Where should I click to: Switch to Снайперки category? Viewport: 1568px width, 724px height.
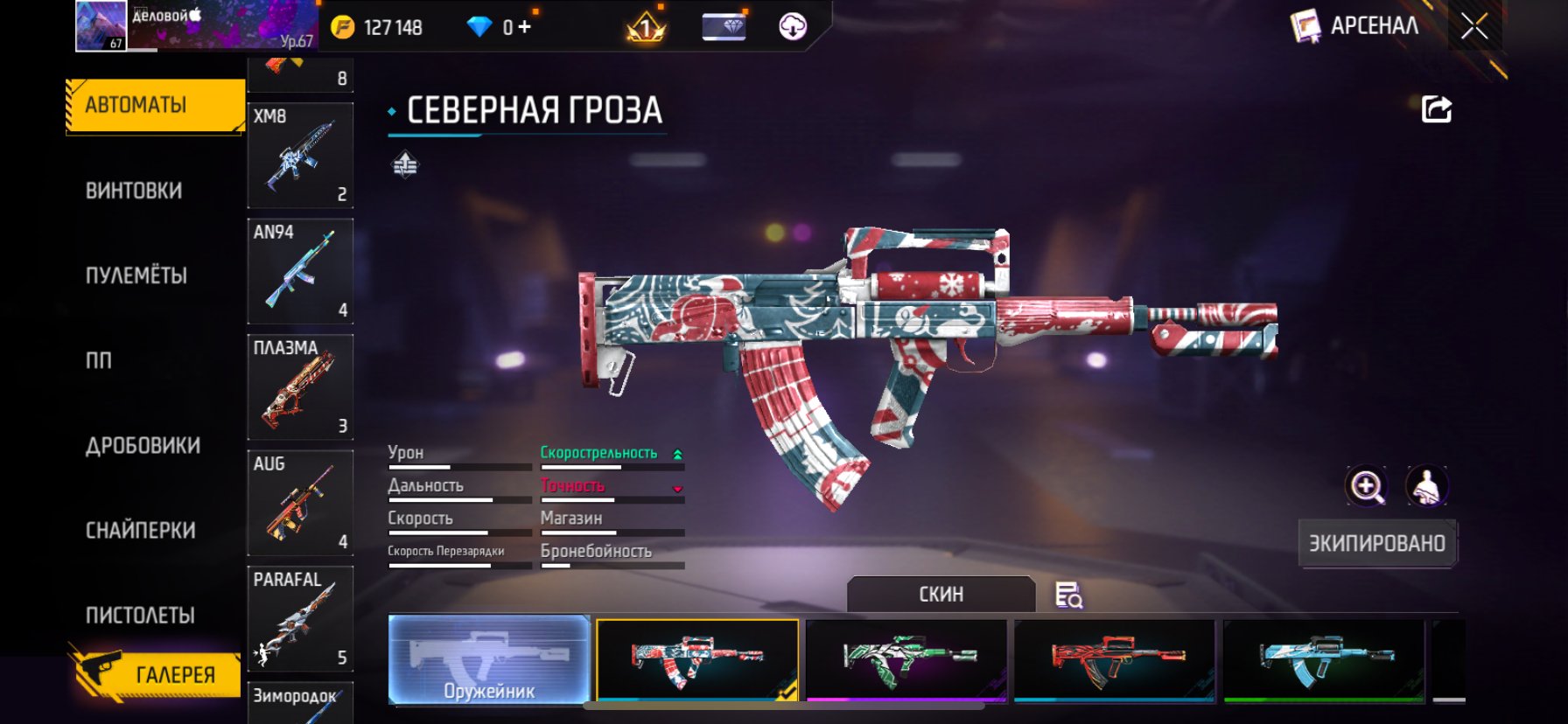[140, 531]
